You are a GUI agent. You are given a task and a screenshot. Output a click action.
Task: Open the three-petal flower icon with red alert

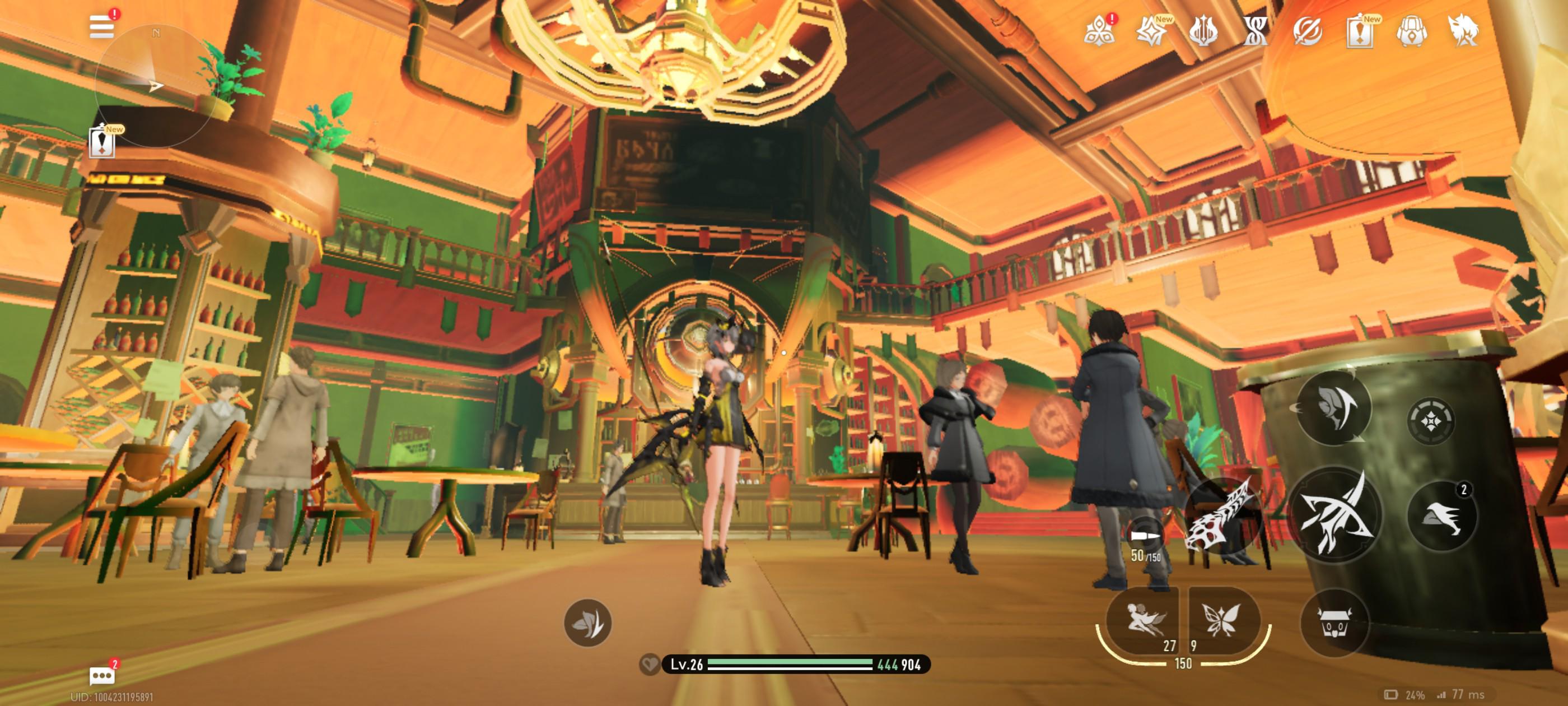1099,30
